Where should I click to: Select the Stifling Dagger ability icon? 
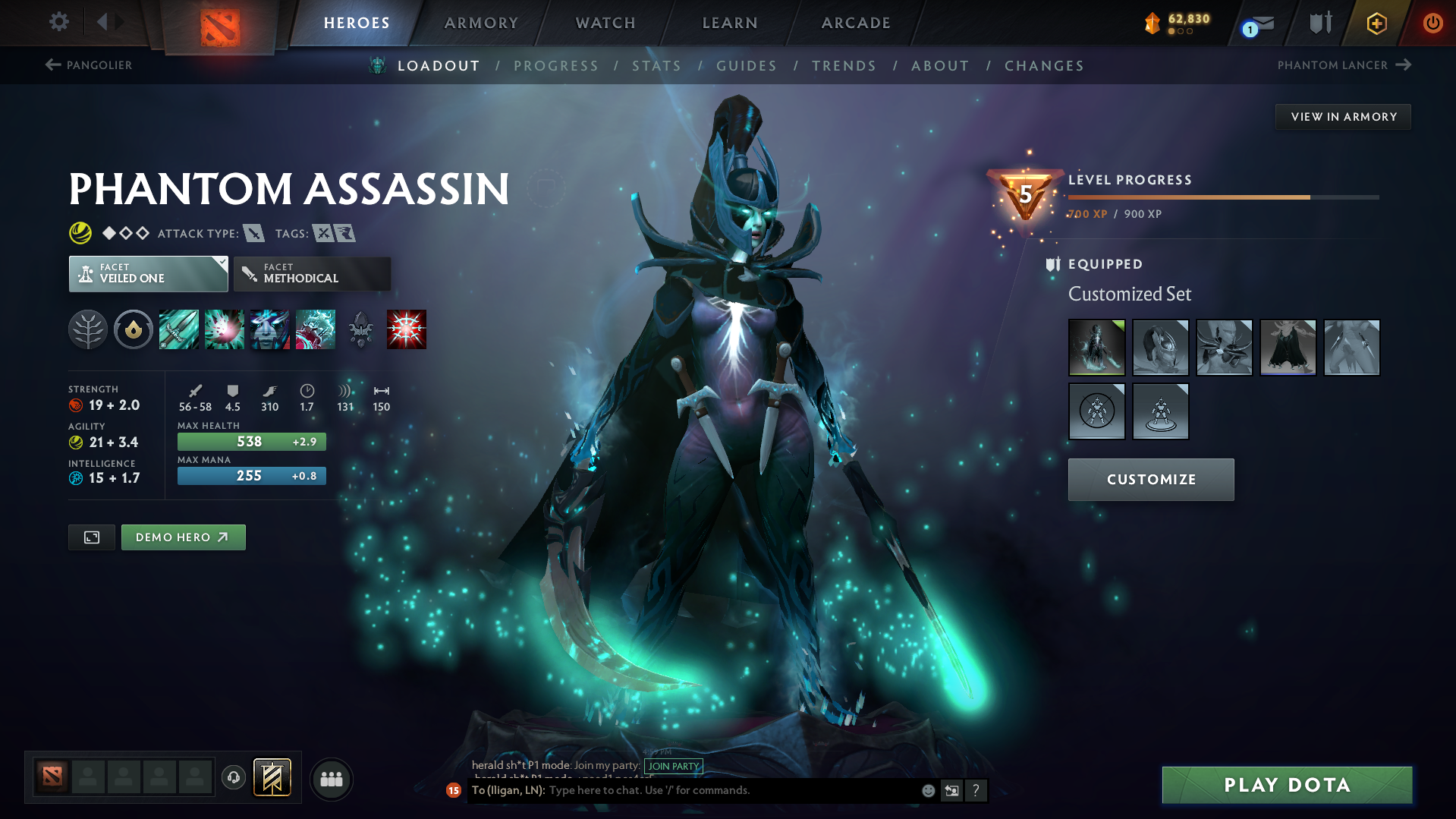click(x=179, y=329)
